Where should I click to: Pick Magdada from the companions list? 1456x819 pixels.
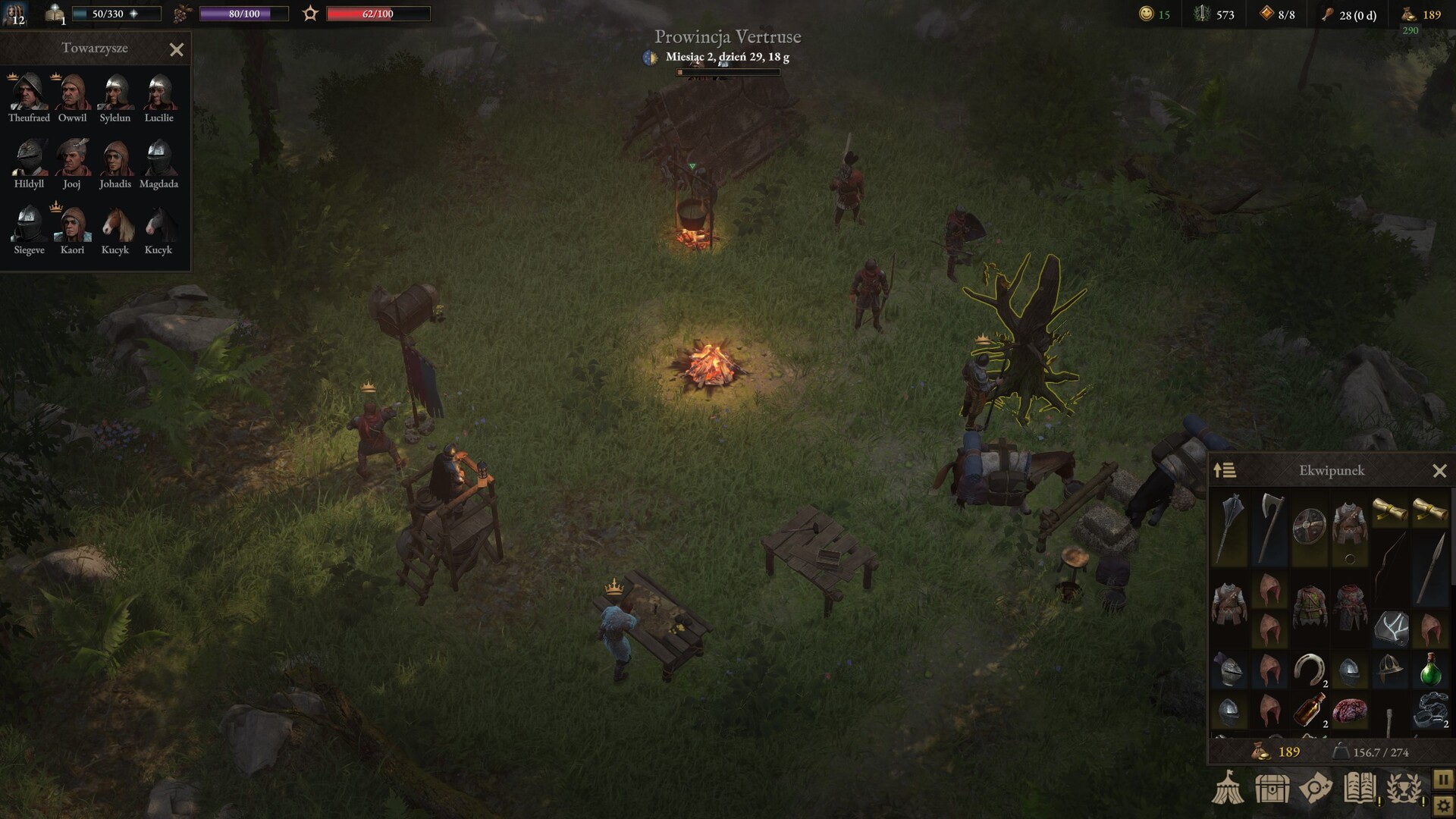coord(158,158)
